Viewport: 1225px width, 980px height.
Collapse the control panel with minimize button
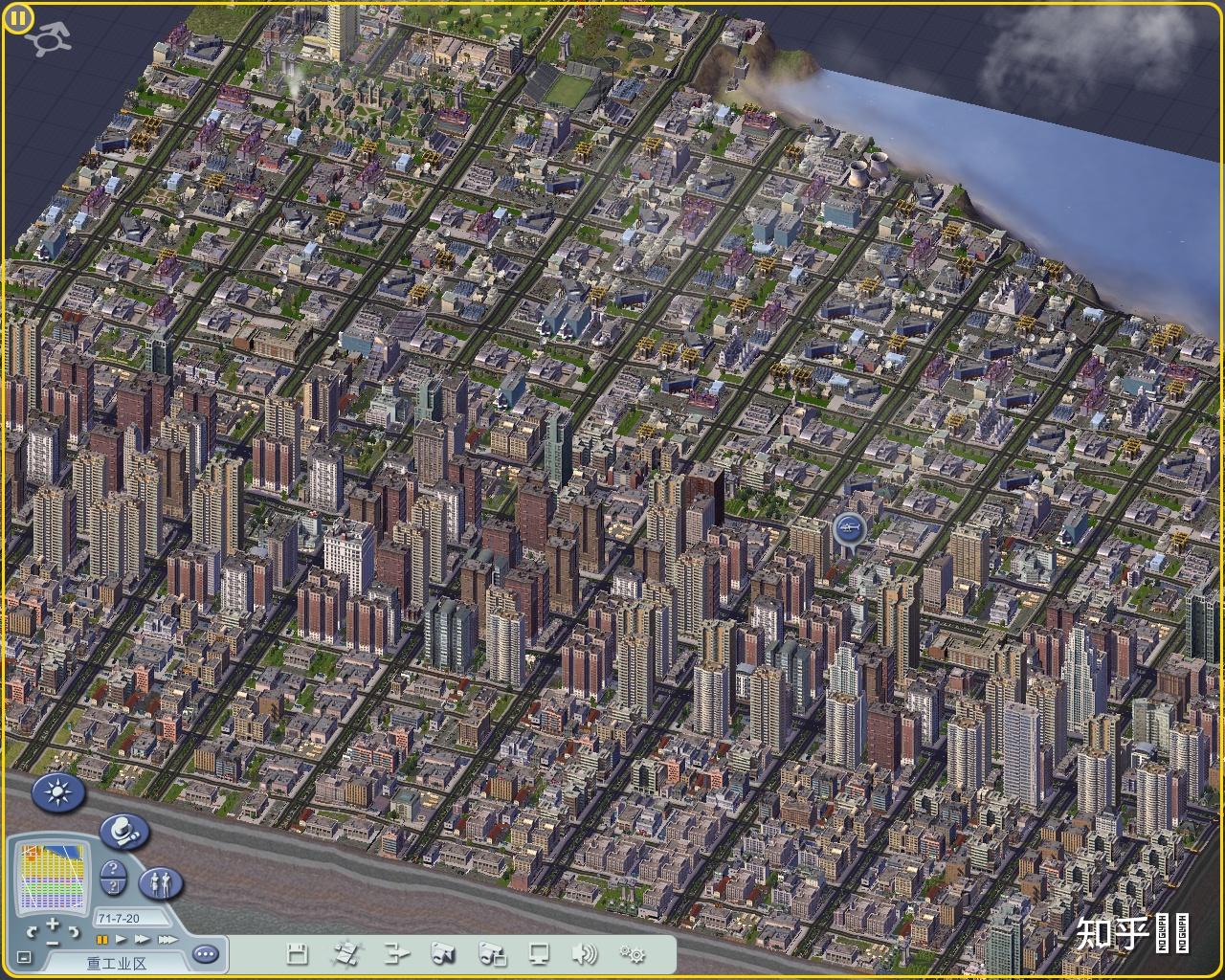click(24, 957)
